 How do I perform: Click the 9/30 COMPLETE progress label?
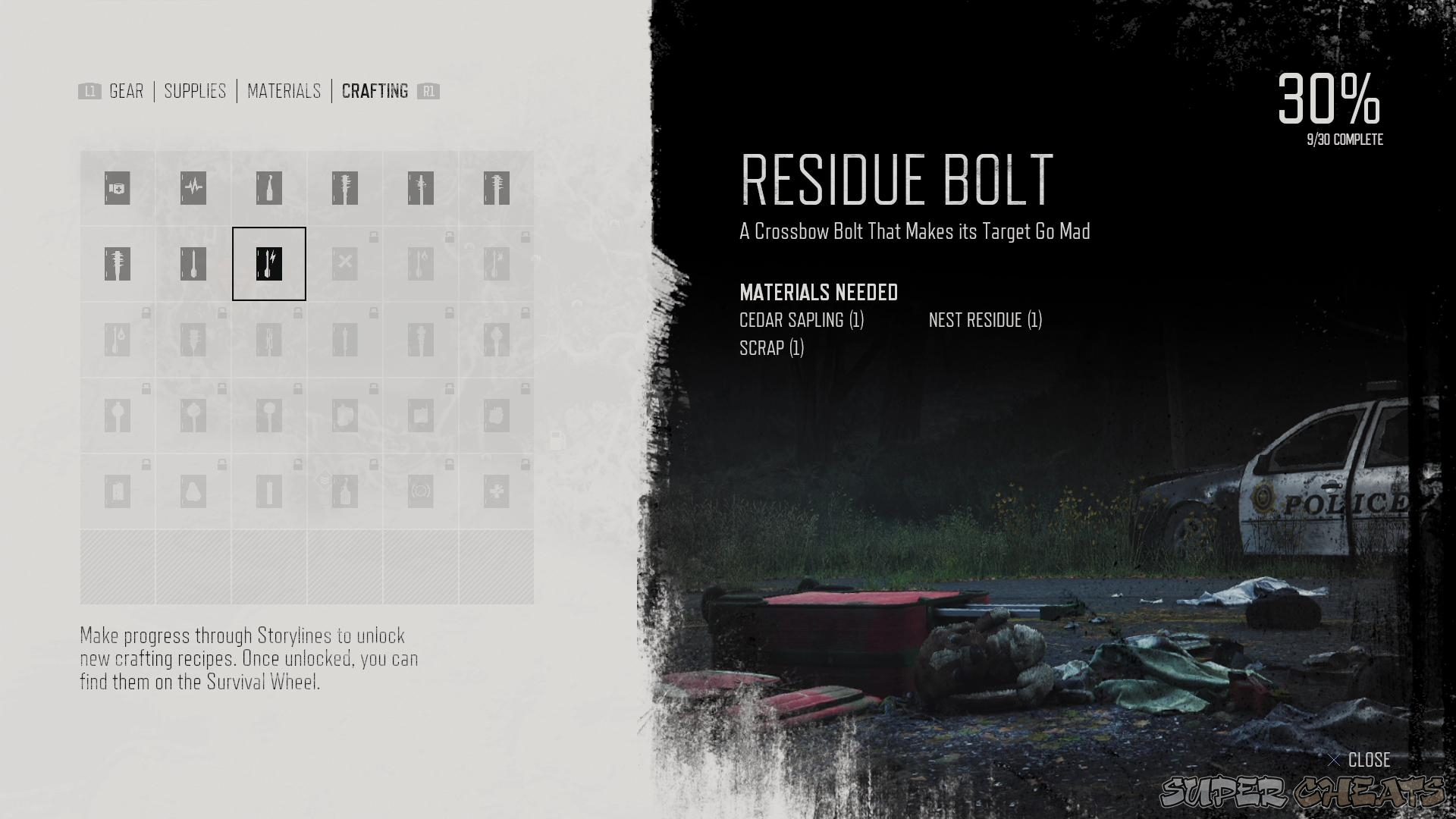(1344, 140)
